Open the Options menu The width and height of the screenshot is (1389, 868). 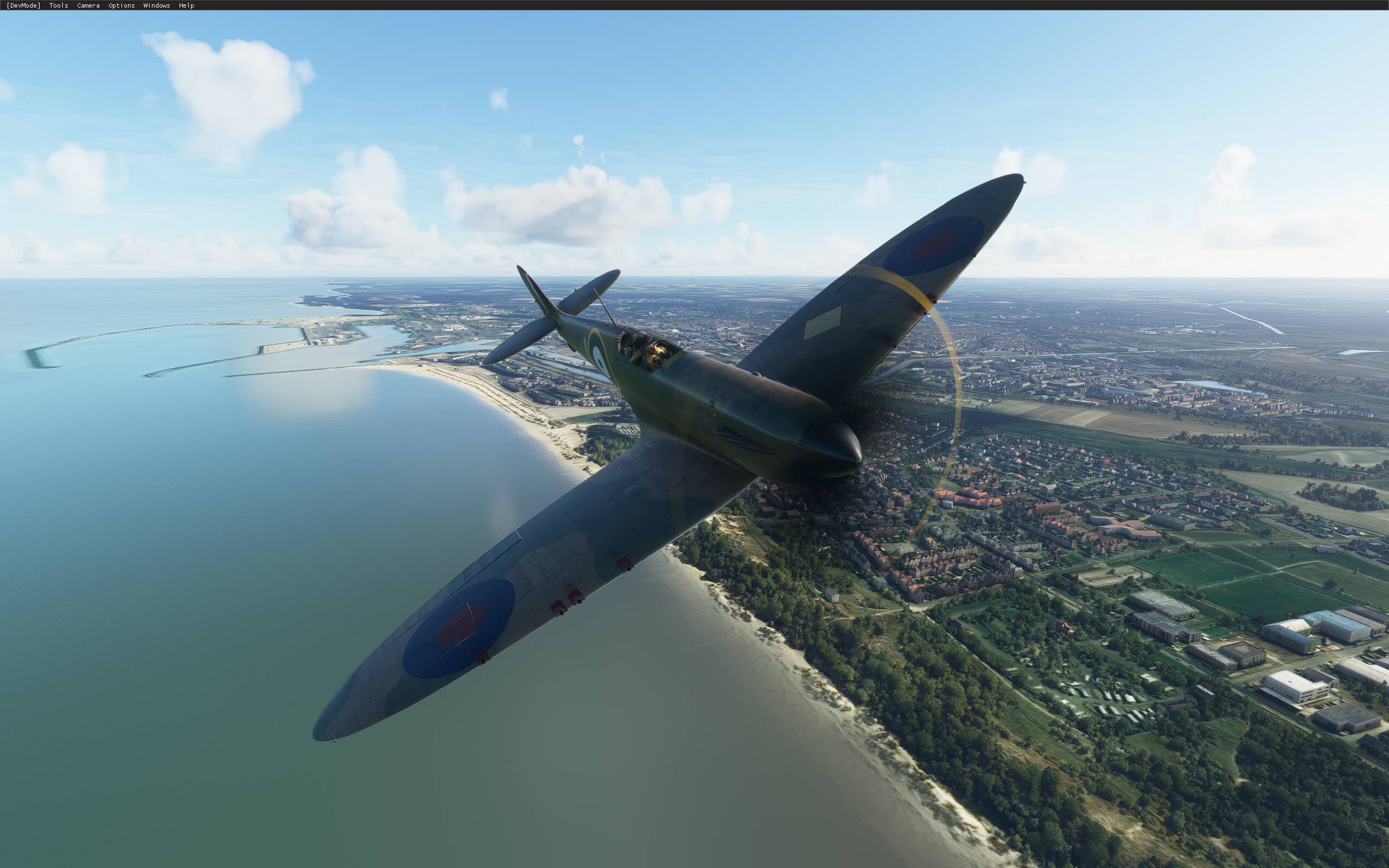(121, 5)
